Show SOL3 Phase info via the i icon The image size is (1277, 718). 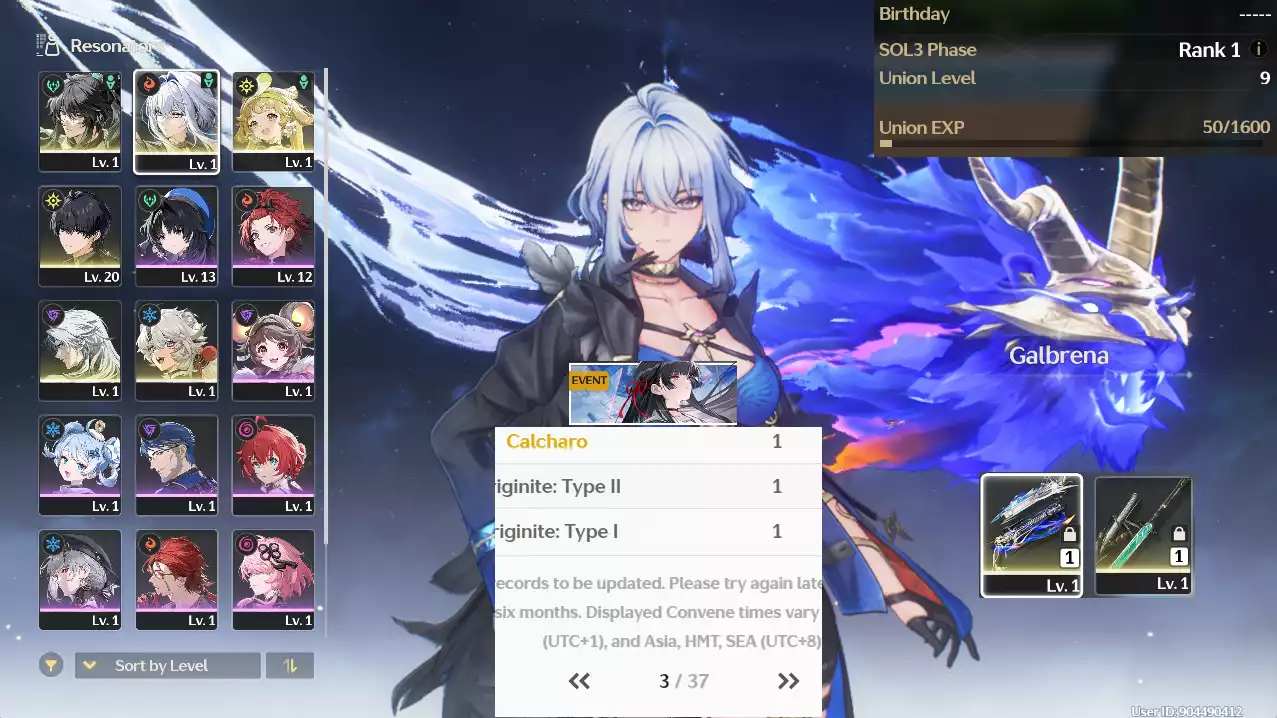point(1259,50)
